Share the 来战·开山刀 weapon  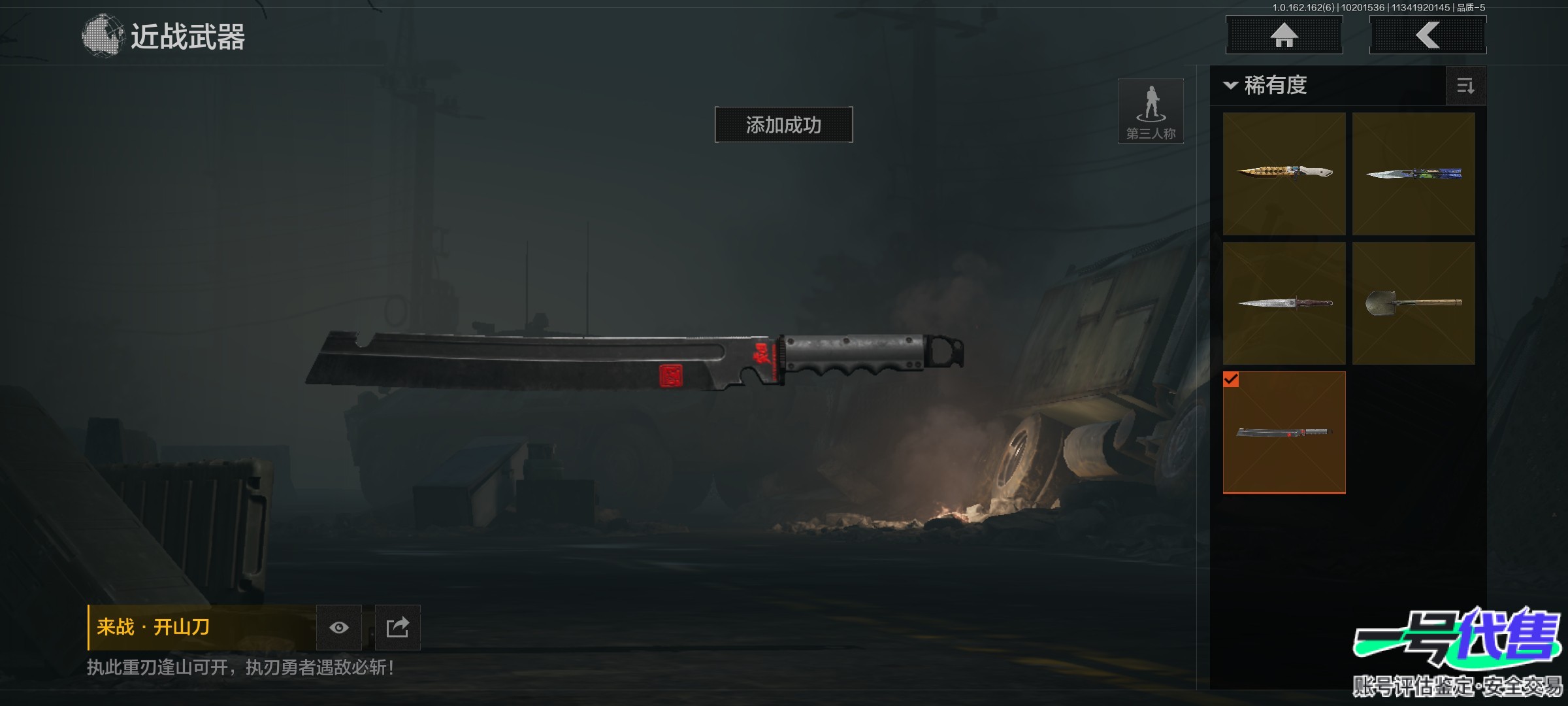[x=397, y=628]
